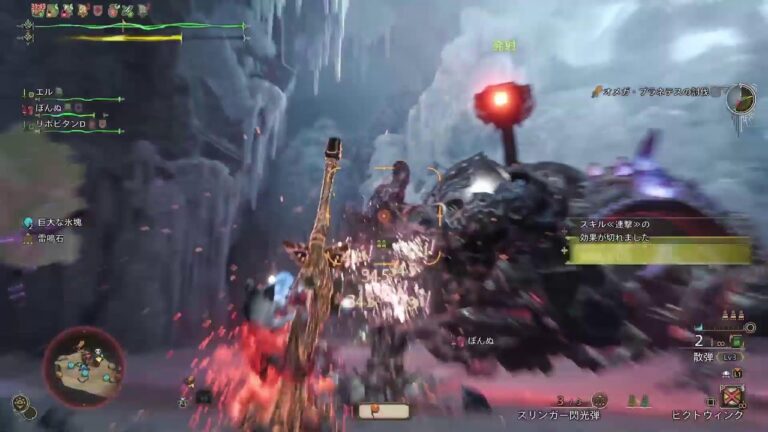Click the Palico paw icon beside the minimap
The width and height of the screenshot is (768, 432).
(23, 405)
